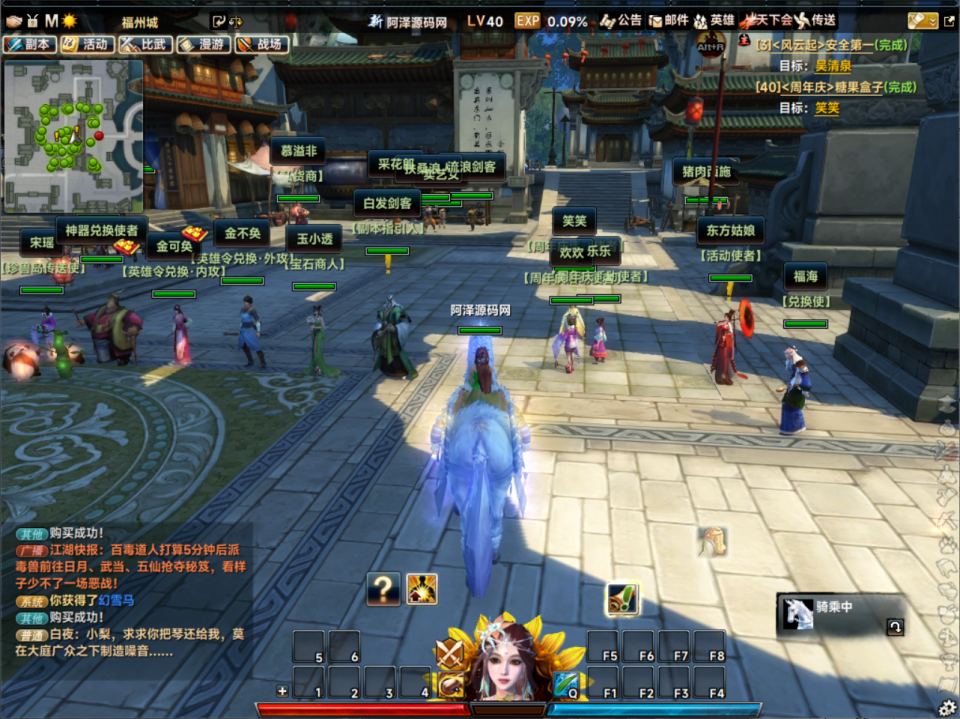The image size is (960, 719).
Task: Open the gear settings icon
Action: tap(946, 707)
